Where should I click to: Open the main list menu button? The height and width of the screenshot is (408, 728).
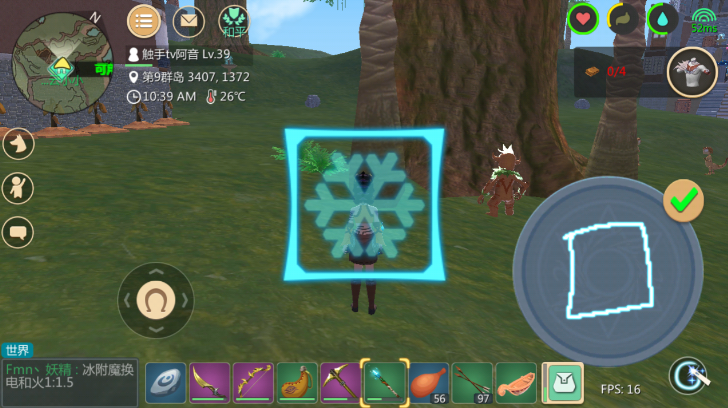tap(144, 20)
